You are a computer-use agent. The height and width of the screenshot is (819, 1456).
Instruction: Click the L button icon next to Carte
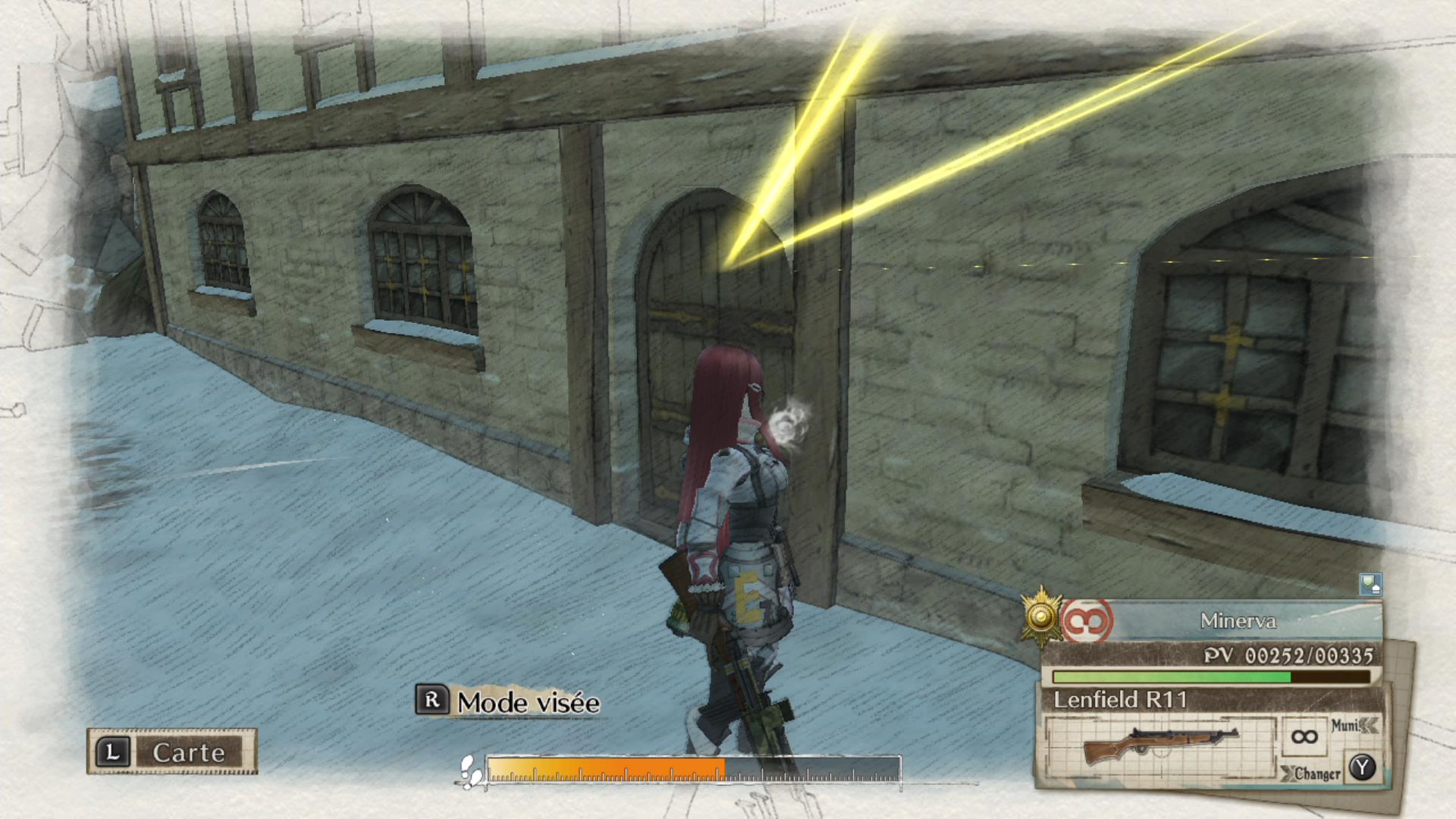(114, 752)
